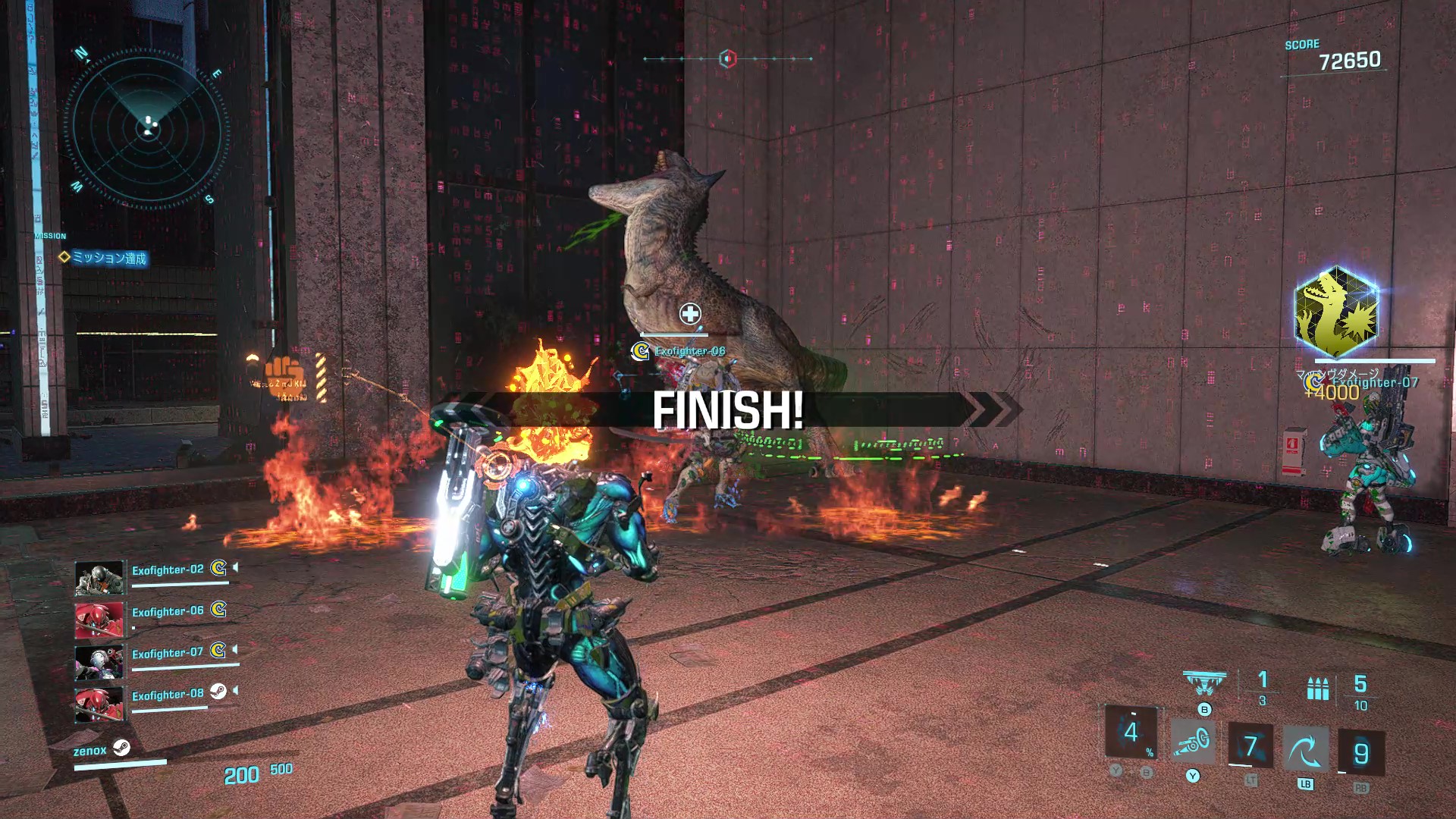
Task: Click the yellow dinosaur Dominator hexagon icon
Action: [x=1336, y=312]
